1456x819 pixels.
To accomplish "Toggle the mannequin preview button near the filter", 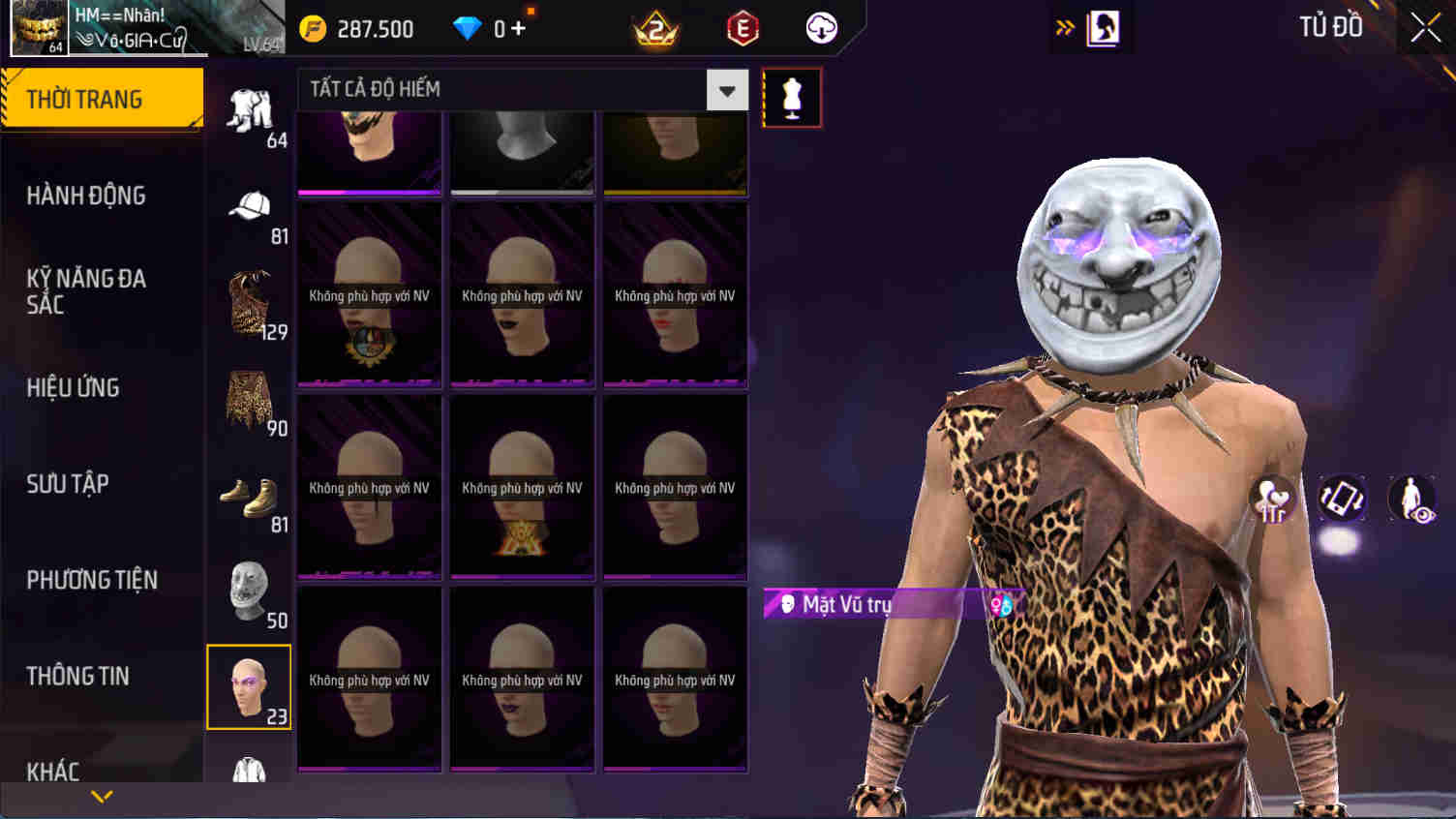I will point(791,97).
